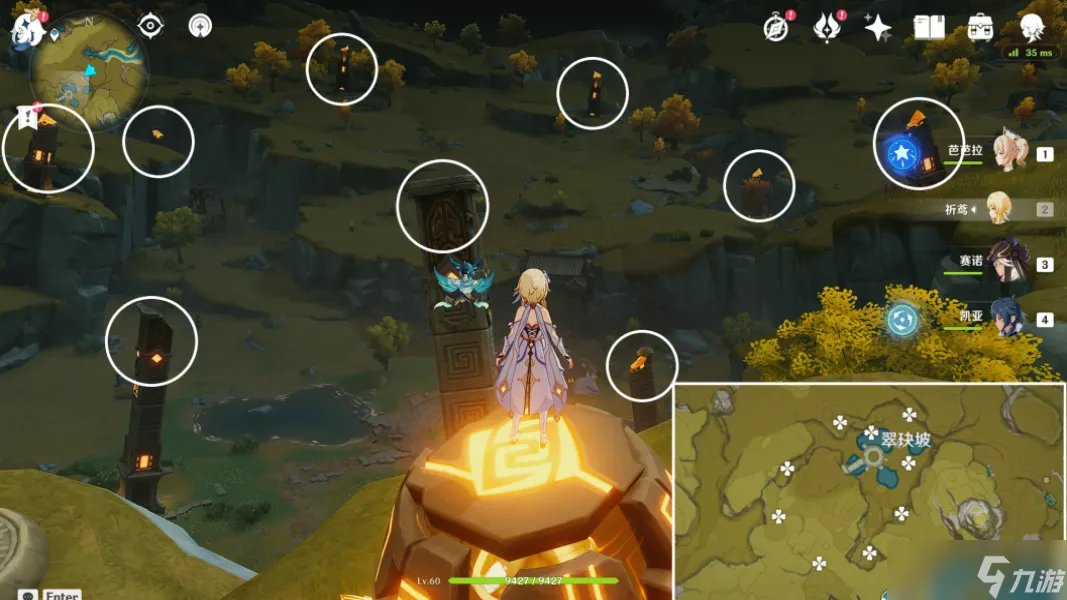The height and width of the screenshot is (600, 1067).
Task: Open the four-point star wish icon
Action: coord(877,28)
